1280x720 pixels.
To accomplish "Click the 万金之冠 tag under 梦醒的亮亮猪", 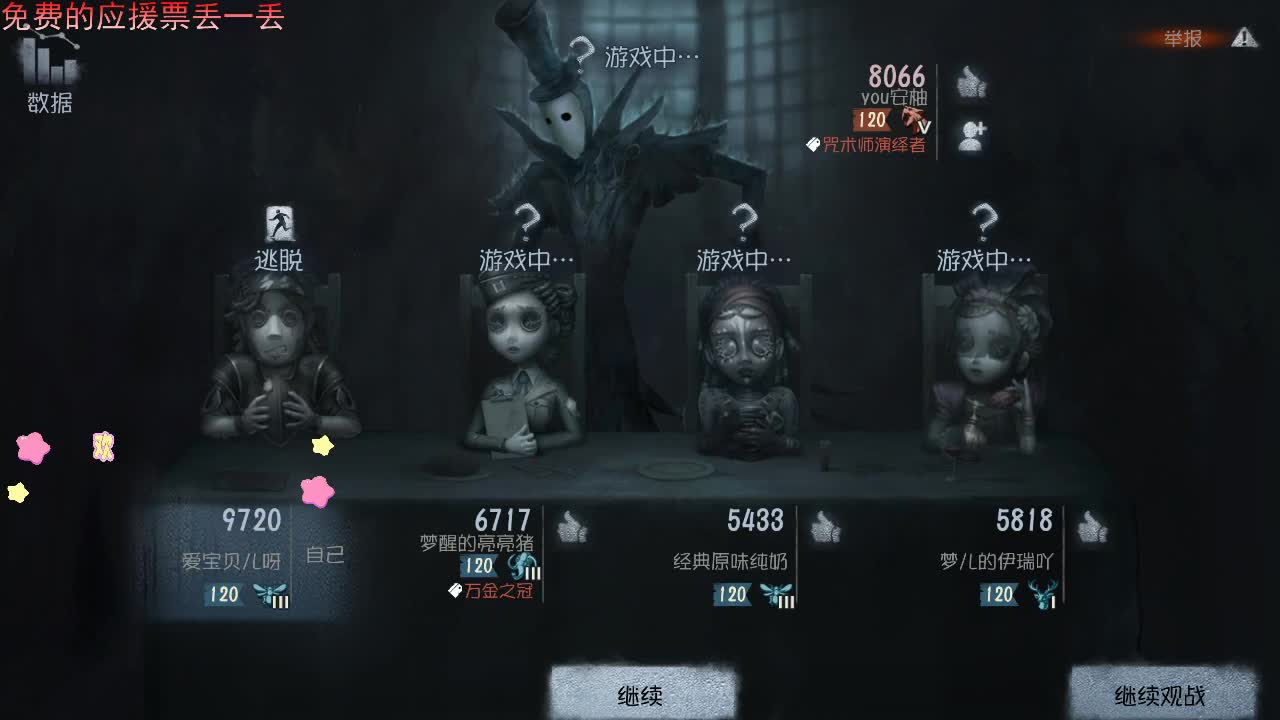I will pos(499,590).
